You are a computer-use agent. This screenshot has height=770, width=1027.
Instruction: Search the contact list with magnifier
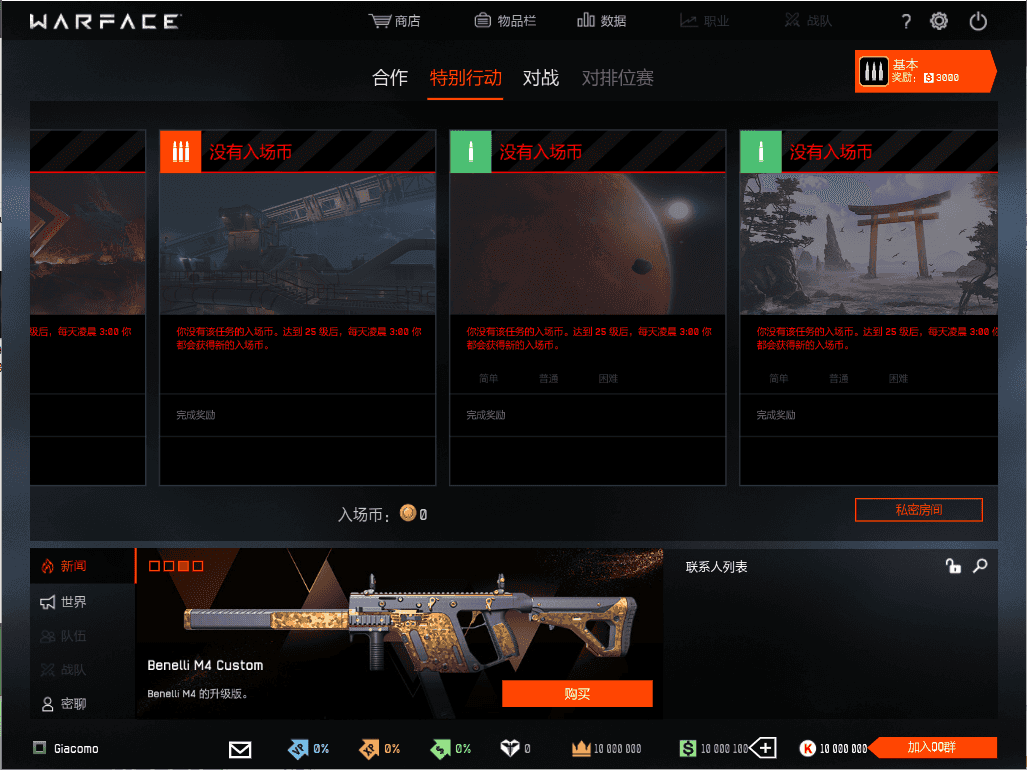pyautogui.click(x=980, y=566)
